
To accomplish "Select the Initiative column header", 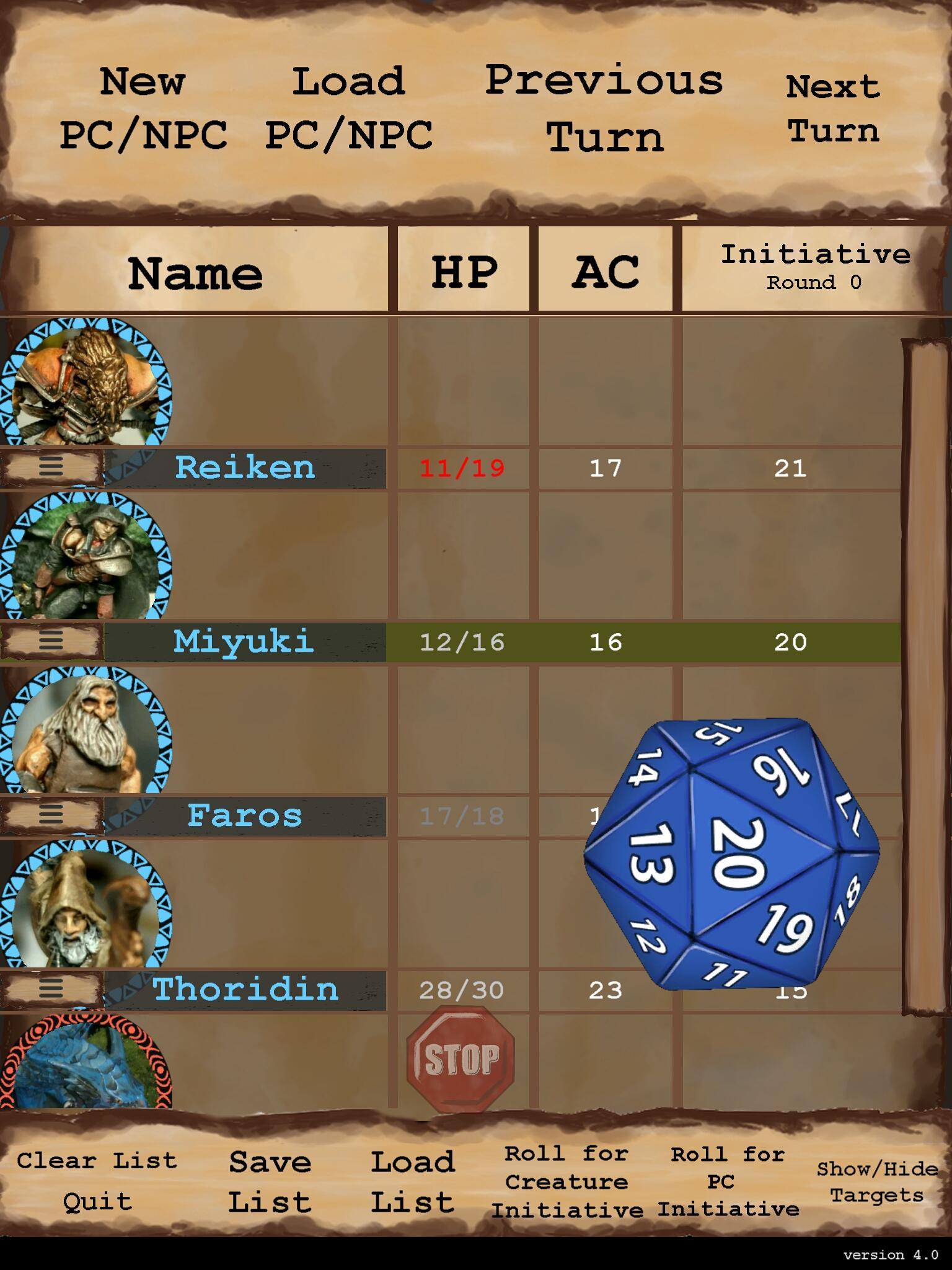I will pyautogui.click(x=815, y=267).
